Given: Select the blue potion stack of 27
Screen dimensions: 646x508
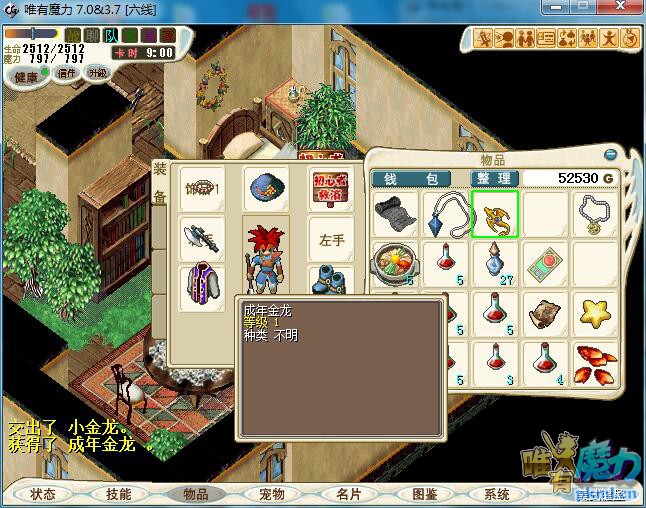Looking at the screenshot, I should tap(495, 265).
